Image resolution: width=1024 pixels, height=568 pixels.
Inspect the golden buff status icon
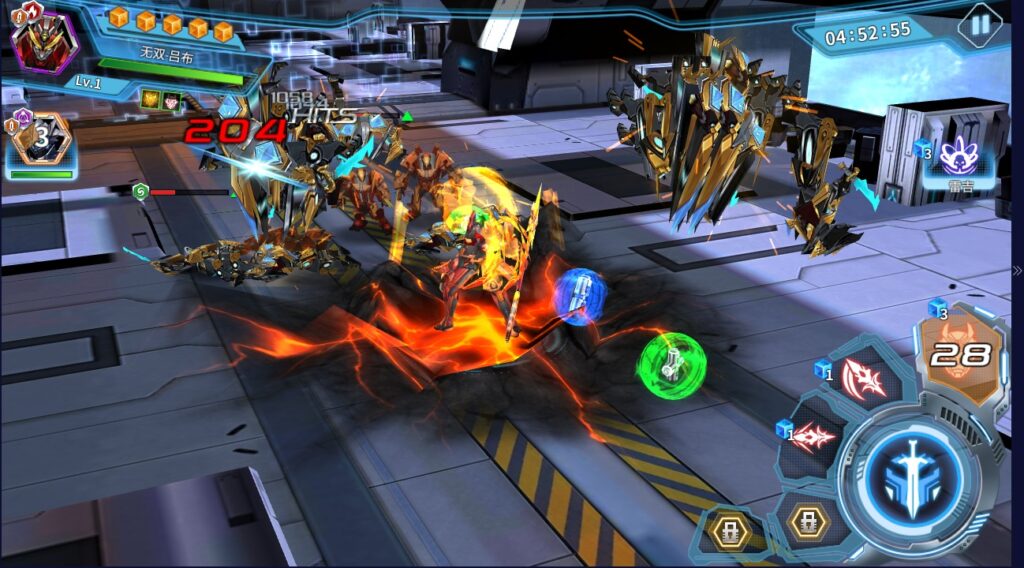[x=150, y=98]
